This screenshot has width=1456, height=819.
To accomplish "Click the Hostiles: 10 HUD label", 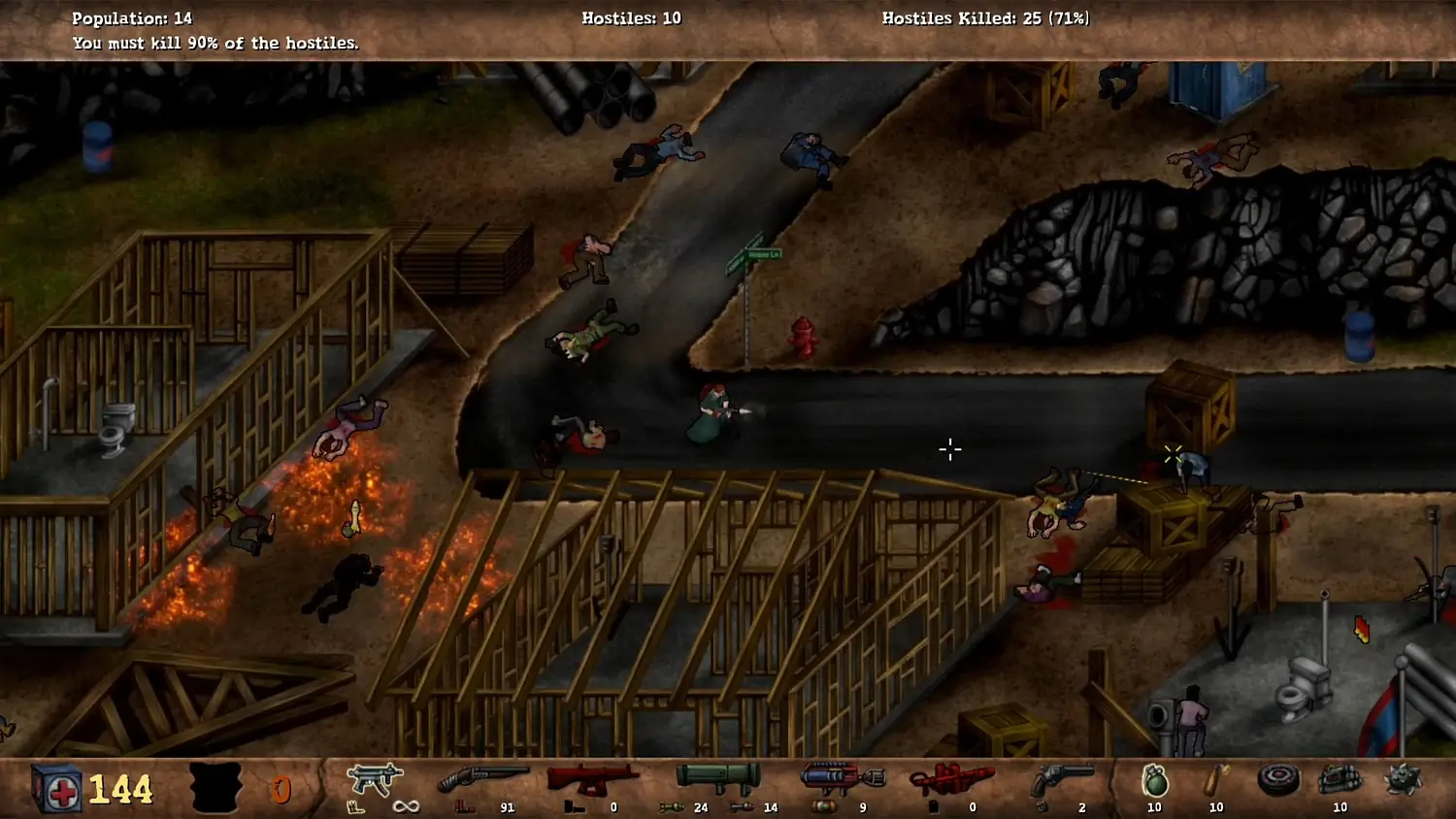I will click(x=632, y=16).
